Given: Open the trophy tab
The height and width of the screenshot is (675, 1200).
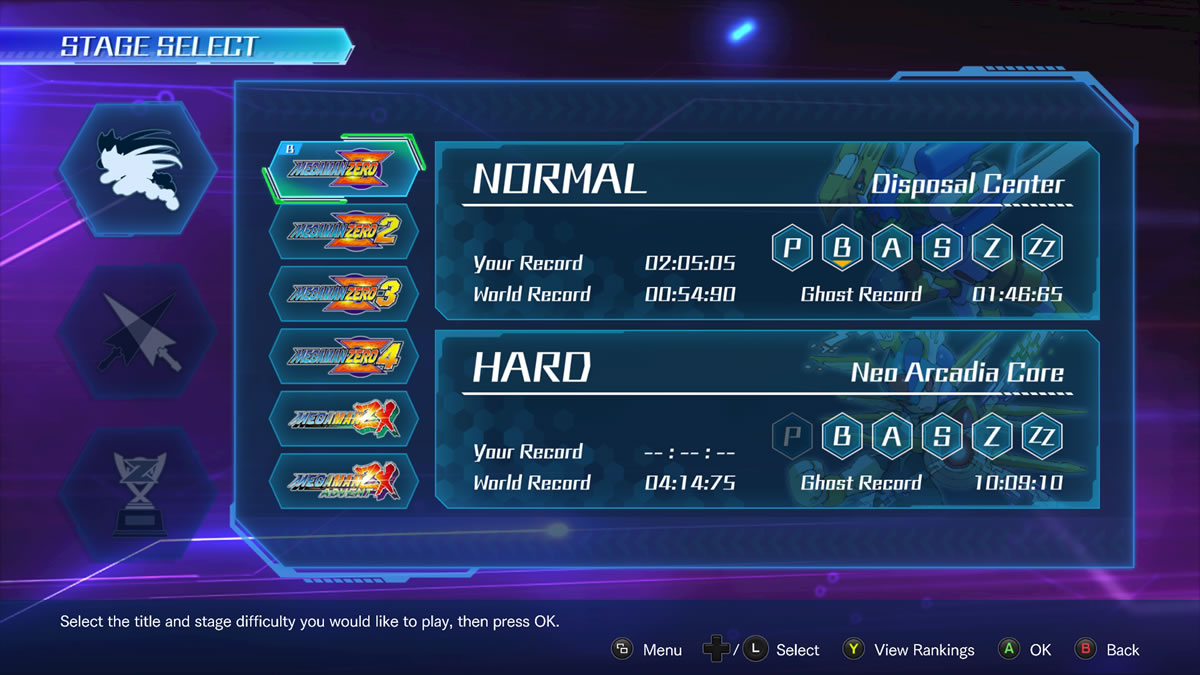Looking at the screenshot, I should coord(138,493).
